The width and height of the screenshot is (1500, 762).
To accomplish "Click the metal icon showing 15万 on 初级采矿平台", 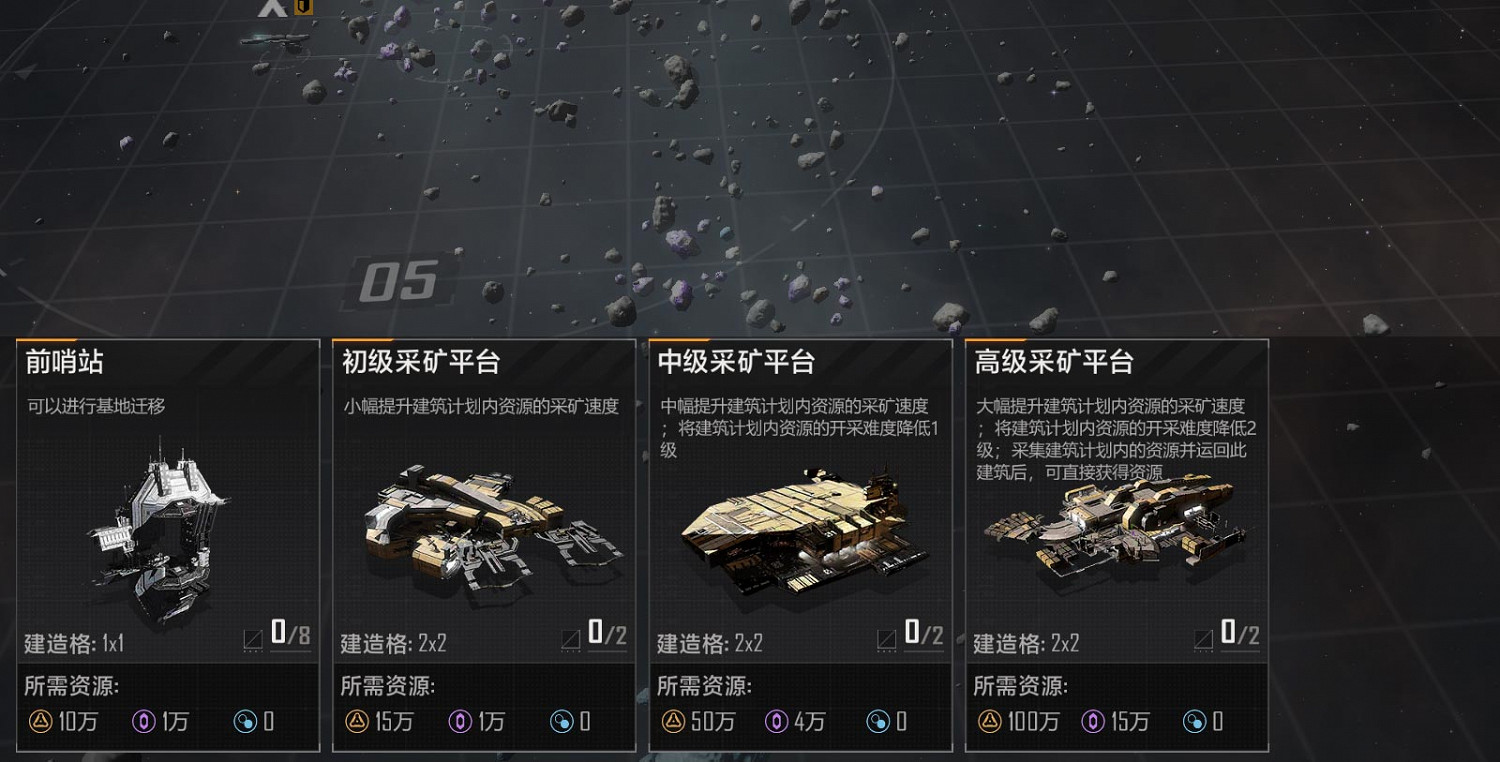I will pyautogui.click(x=357, y=721).
